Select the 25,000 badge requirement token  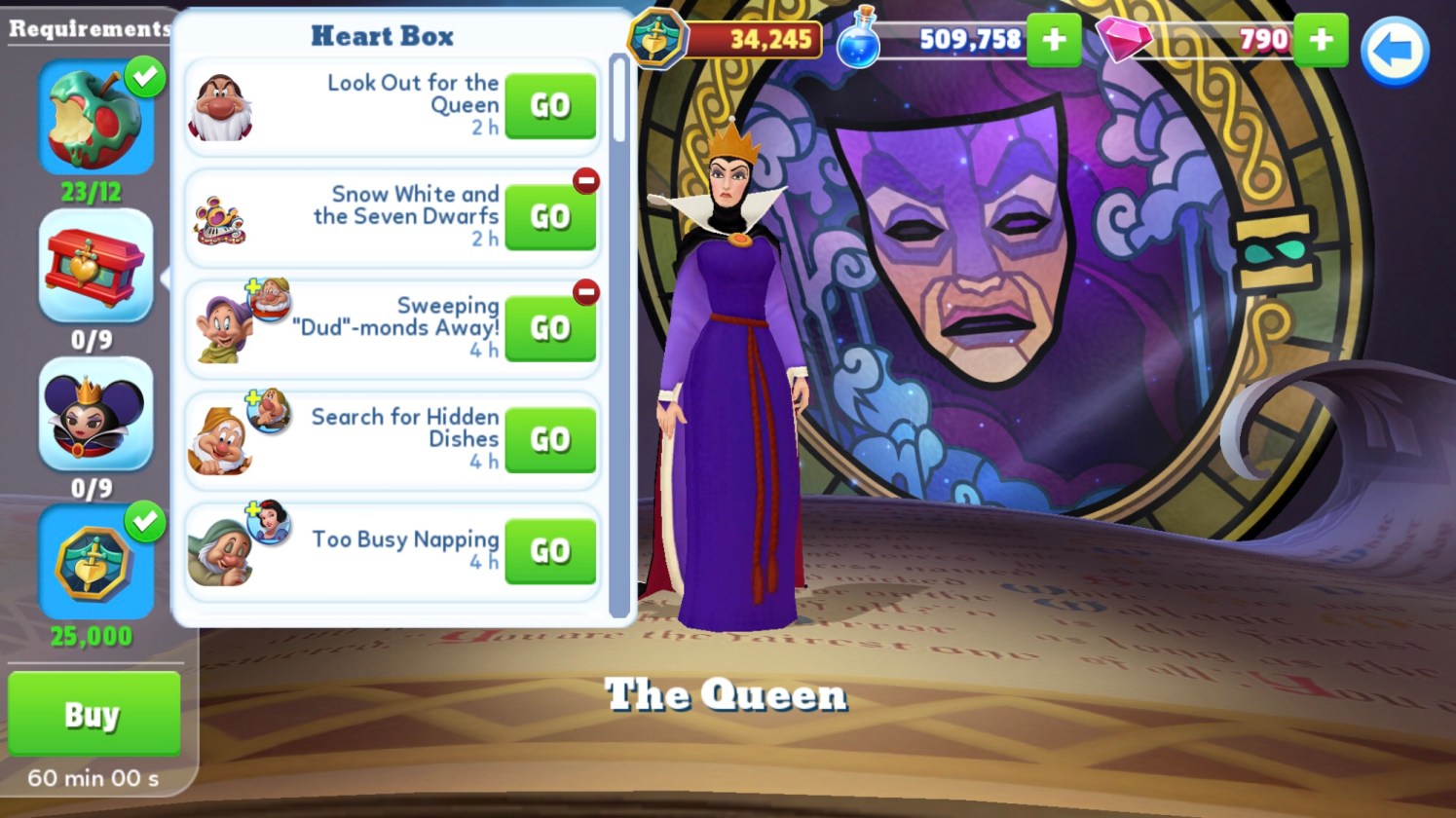(95, 563)
